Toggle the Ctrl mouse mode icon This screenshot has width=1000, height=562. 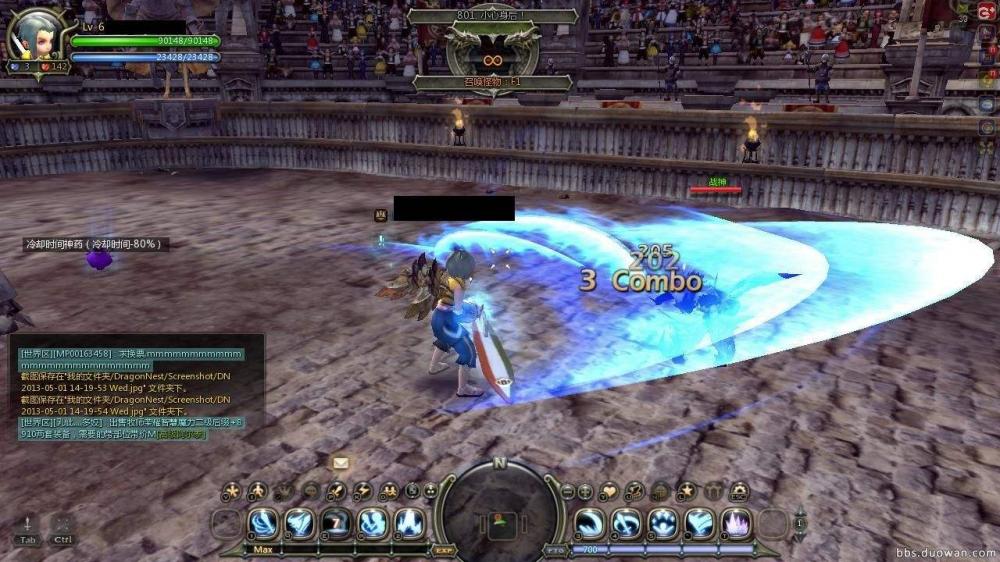tap(63, 529)
